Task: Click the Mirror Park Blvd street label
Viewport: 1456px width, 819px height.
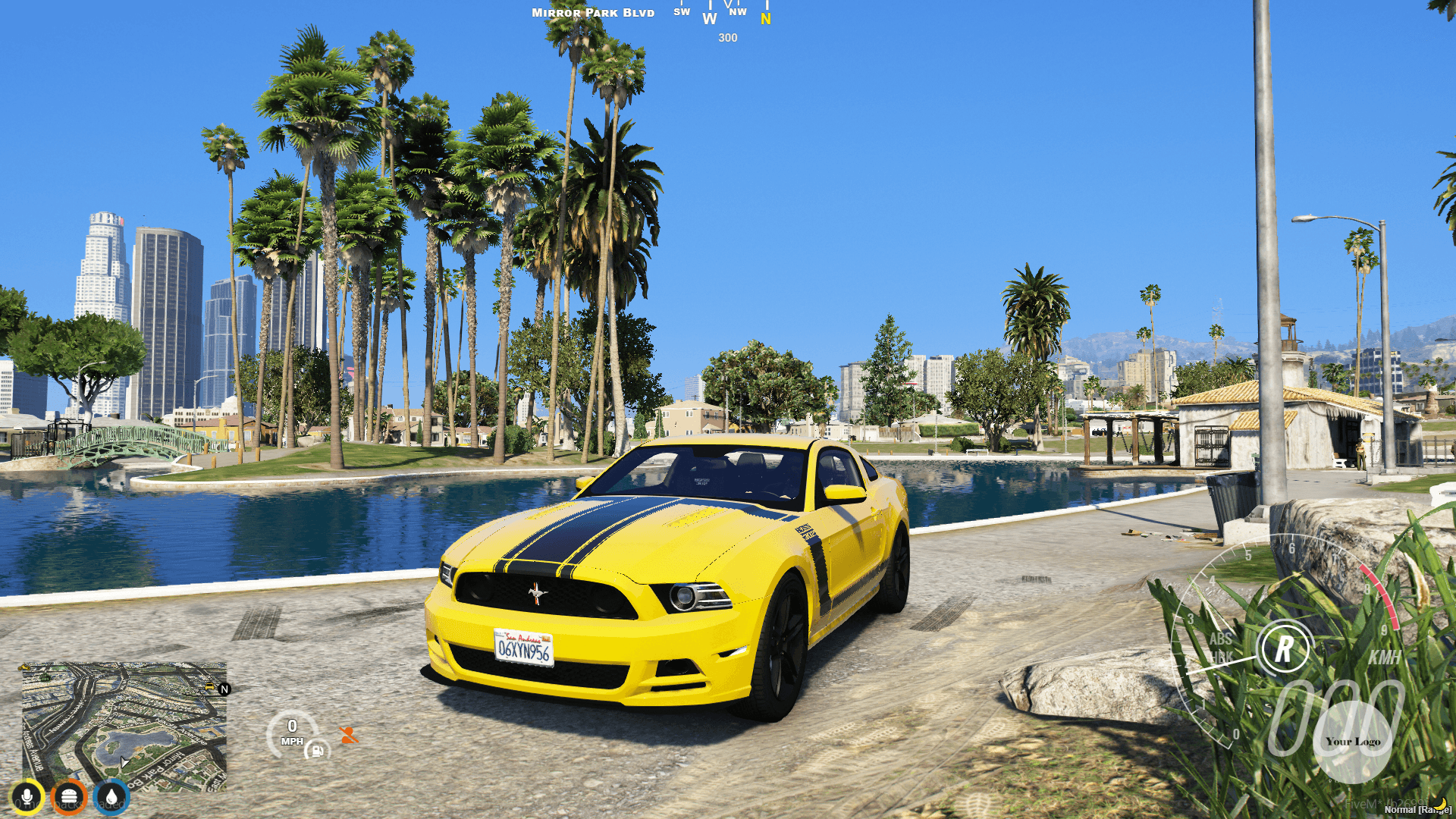Action: [593, 12]
